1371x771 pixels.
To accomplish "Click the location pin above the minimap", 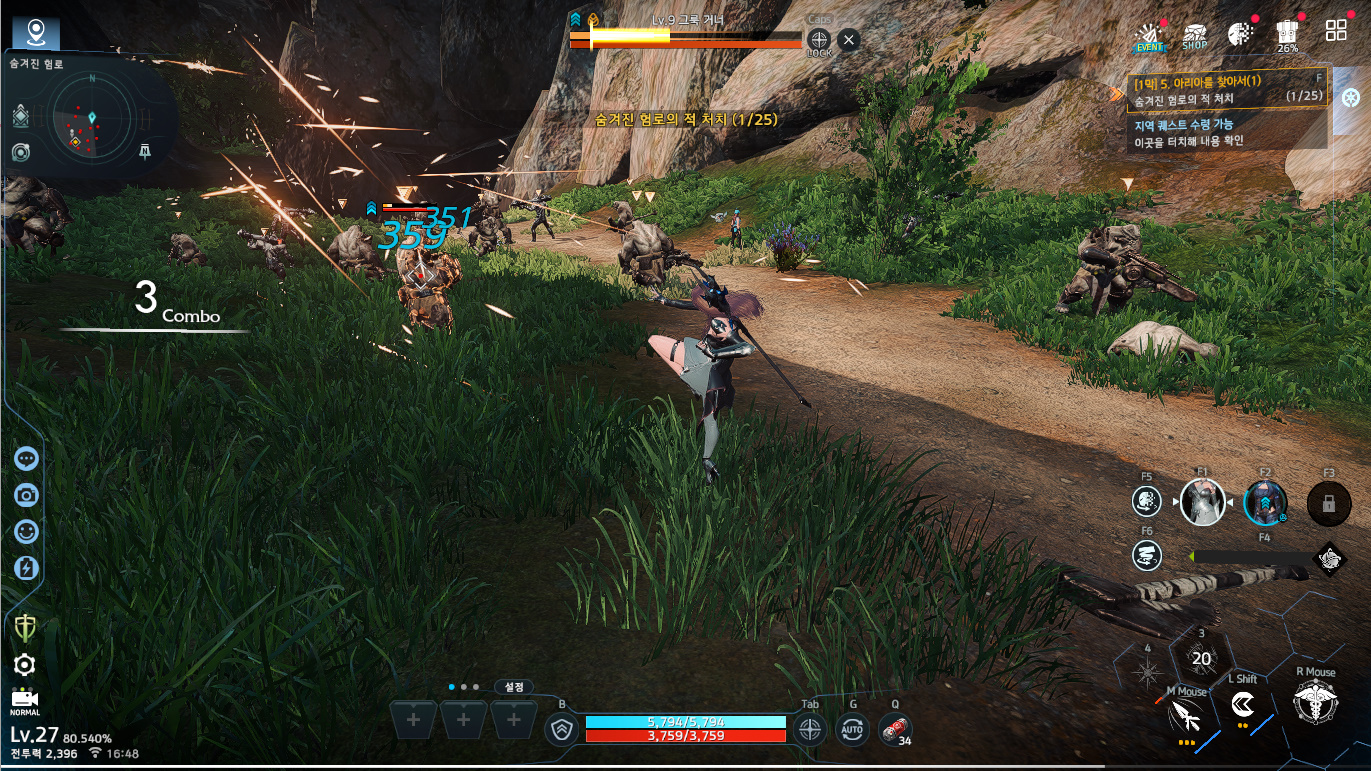I will coord(36,33).
